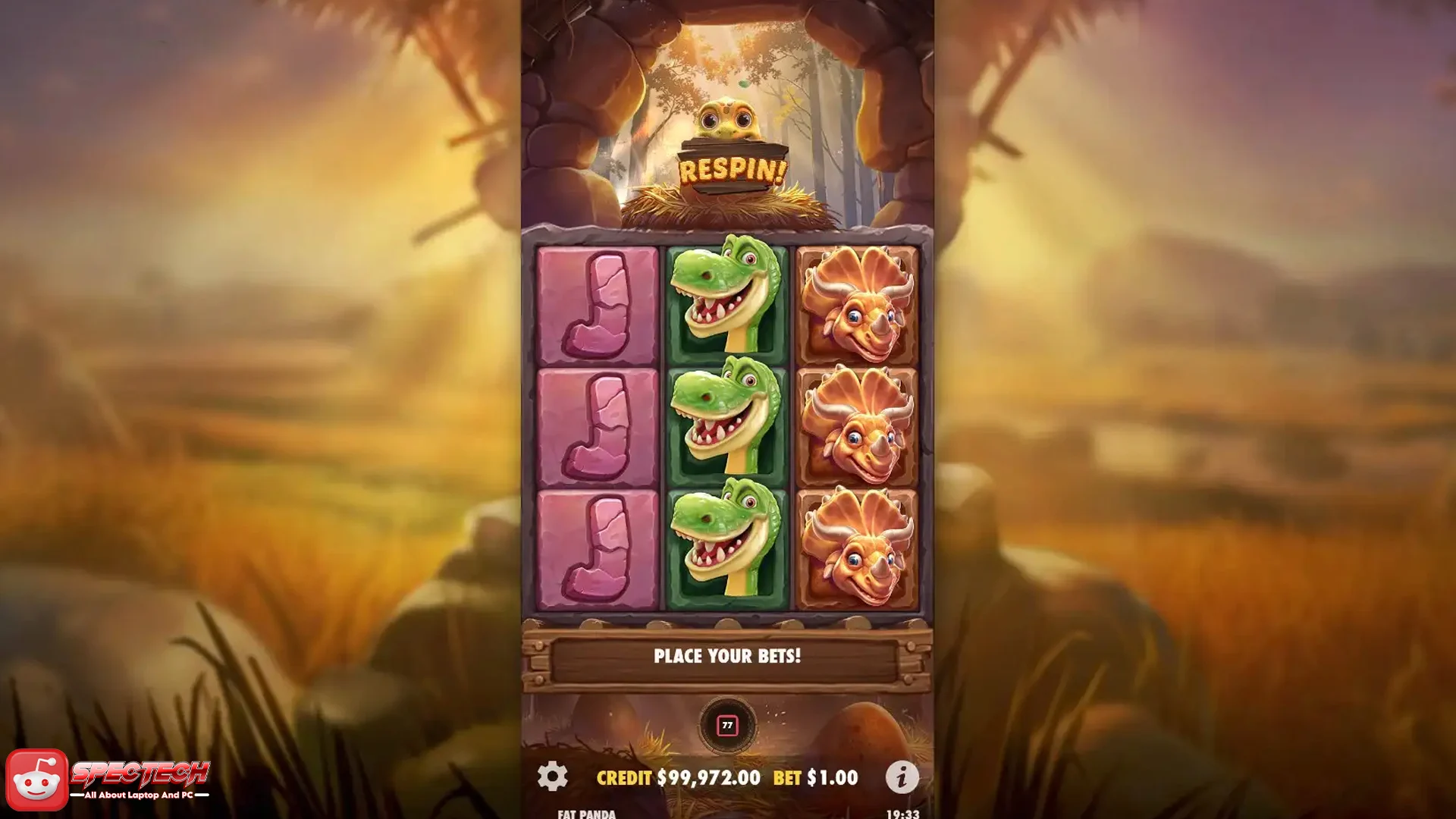Open the game info screen
This screenshot has height=819, width=1456.
pos(903,777)
